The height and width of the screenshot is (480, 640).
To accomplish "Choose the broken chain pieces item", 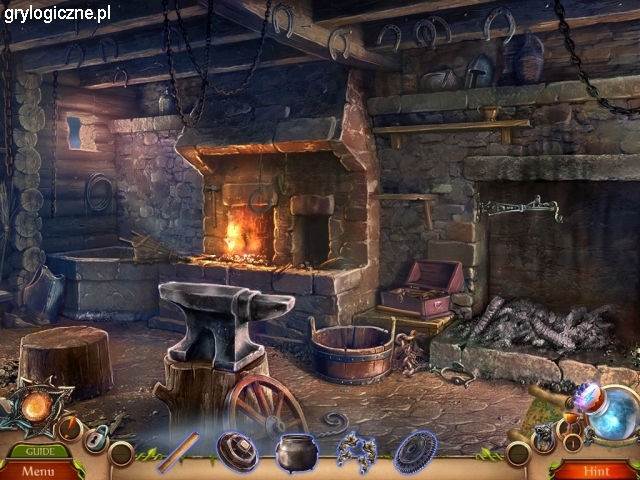I will tap(353, 451).
